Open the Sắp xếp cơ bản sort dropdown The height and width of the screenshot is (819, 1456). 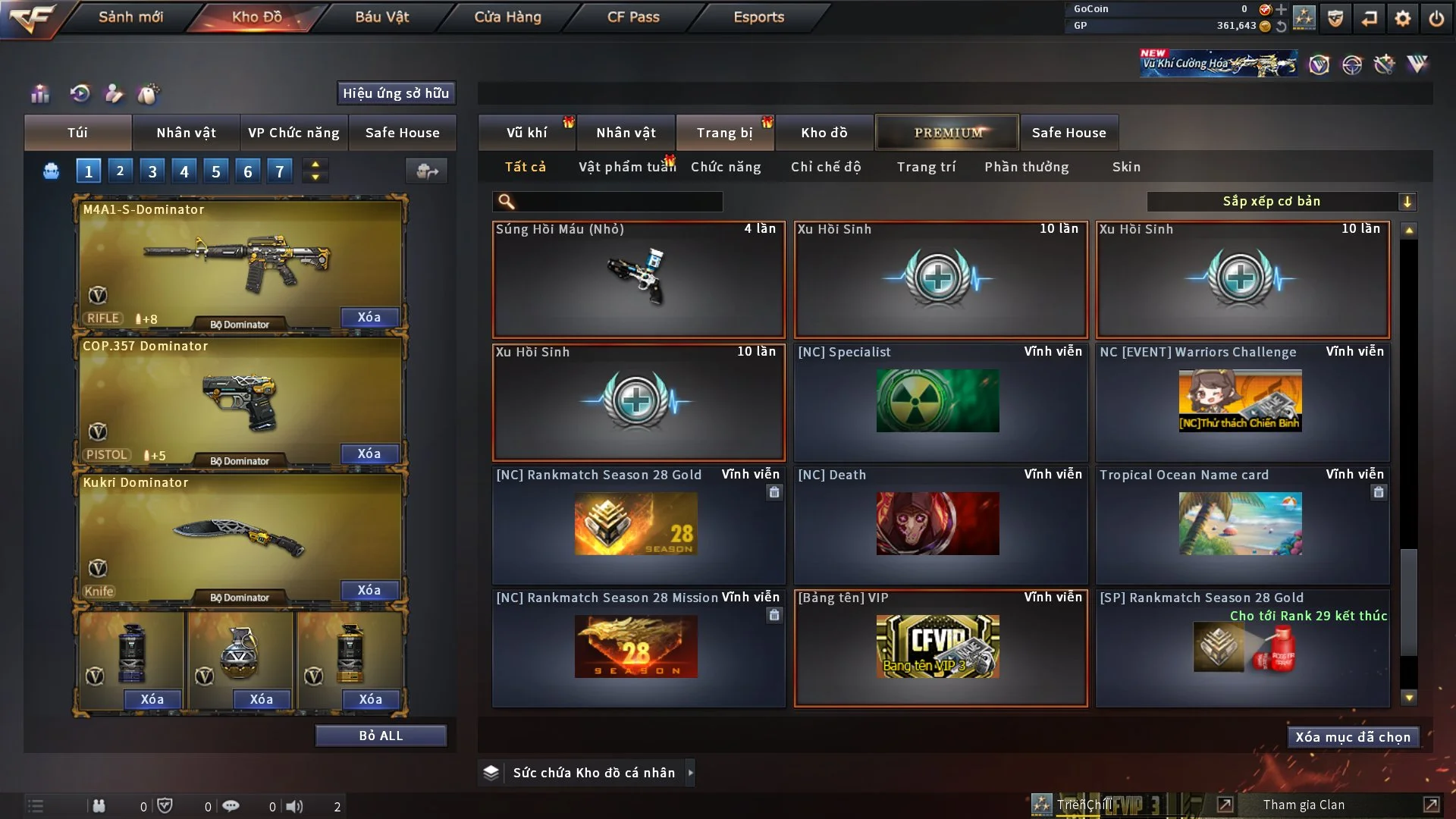coord(1281,202)
